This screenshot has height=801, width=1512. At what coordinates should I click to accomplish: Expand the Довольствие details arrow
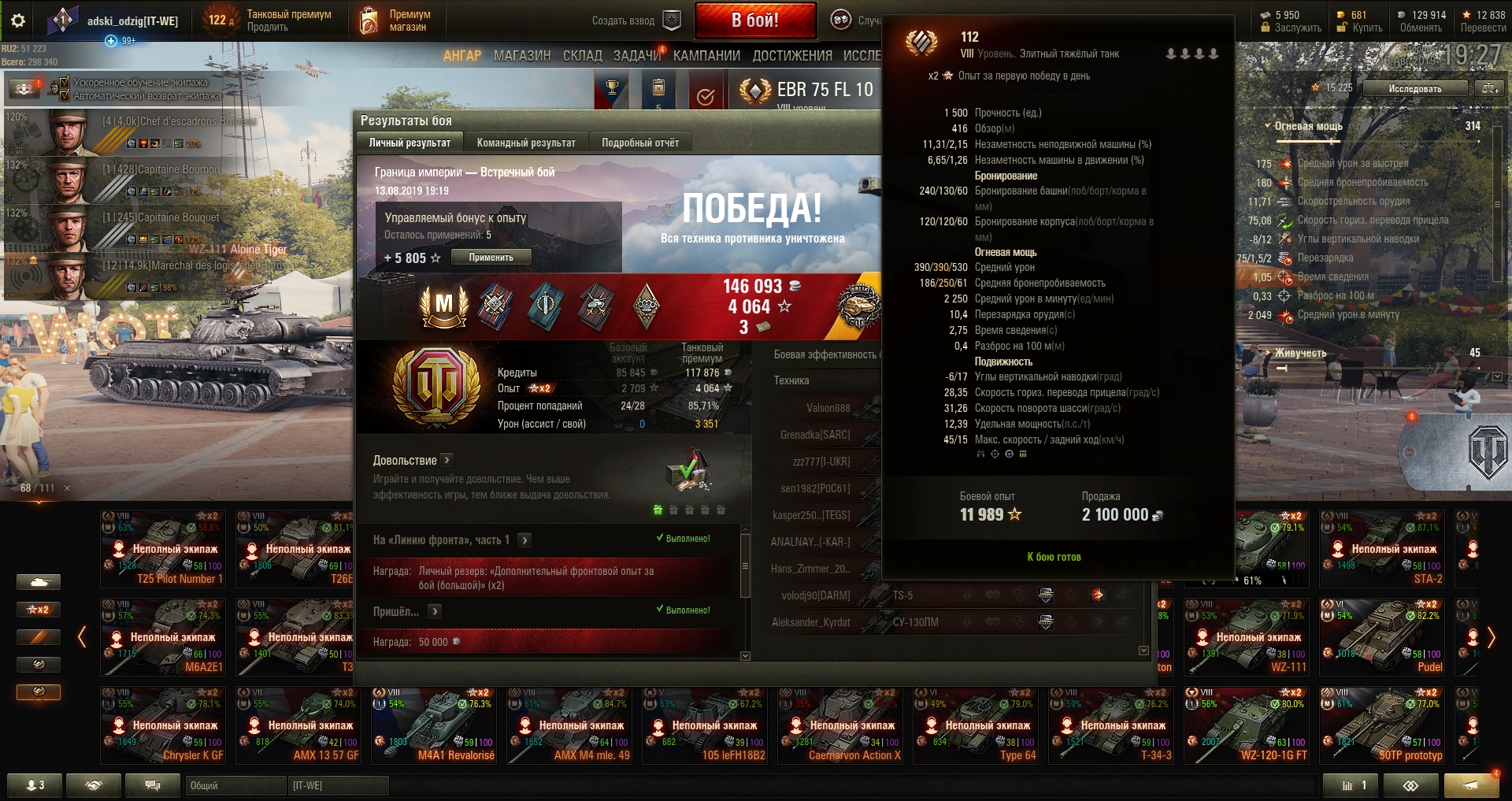[x=447, y=460]
